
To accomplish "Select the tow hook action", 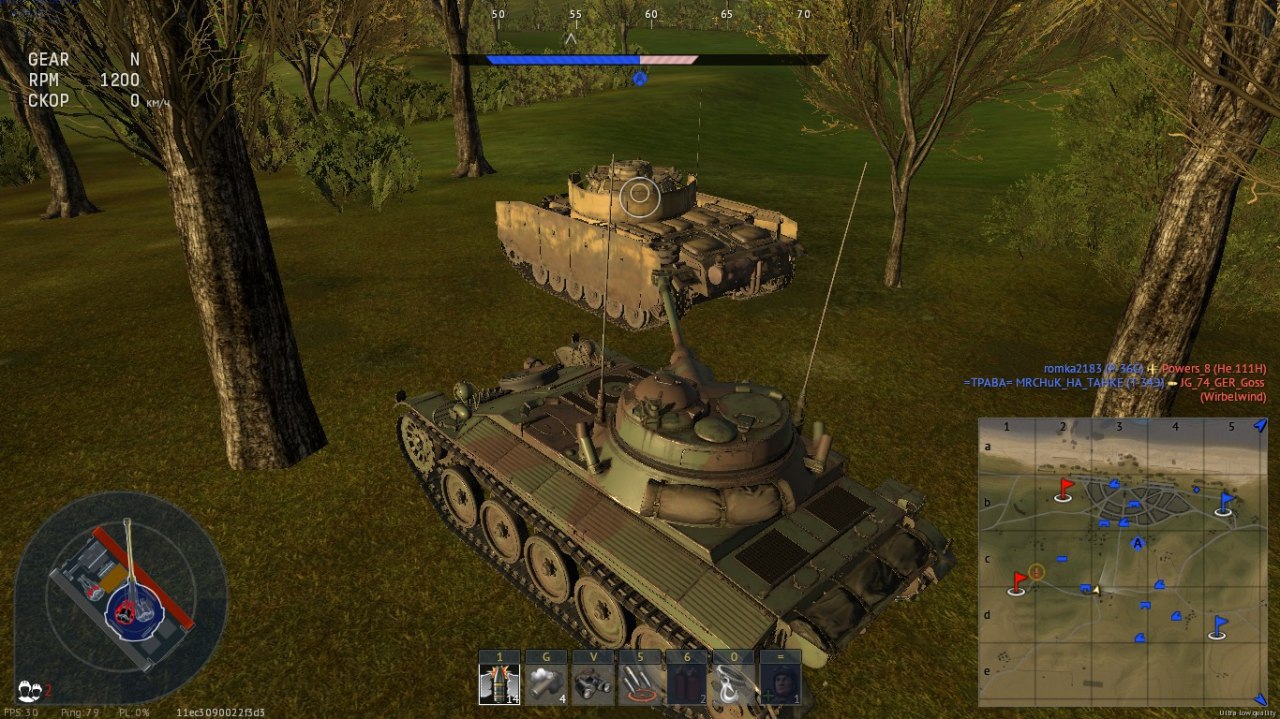I will 734,684.
